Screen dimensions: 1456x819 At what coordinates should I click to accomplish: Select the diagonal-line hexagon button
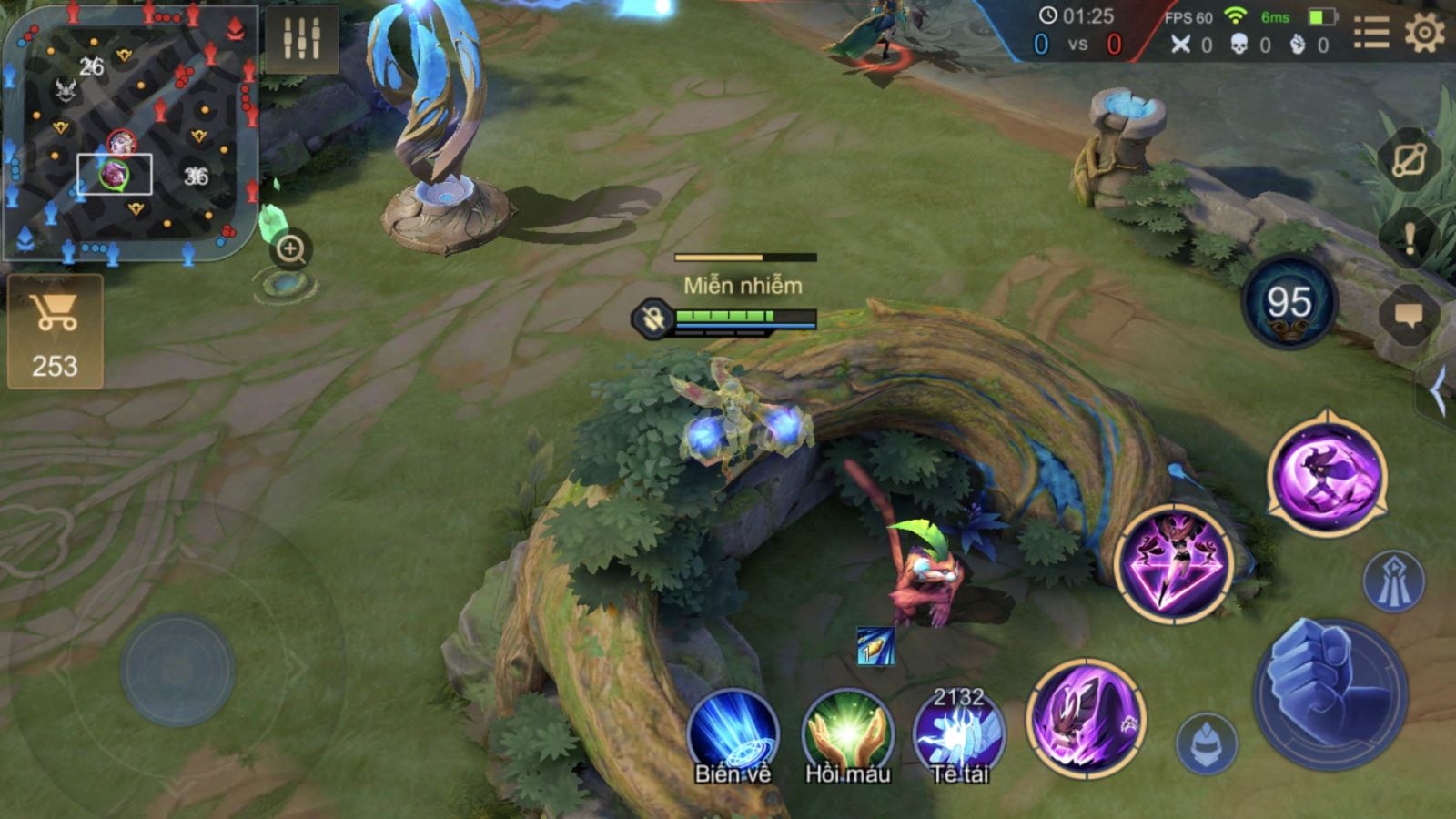(x=1409, y=160)
